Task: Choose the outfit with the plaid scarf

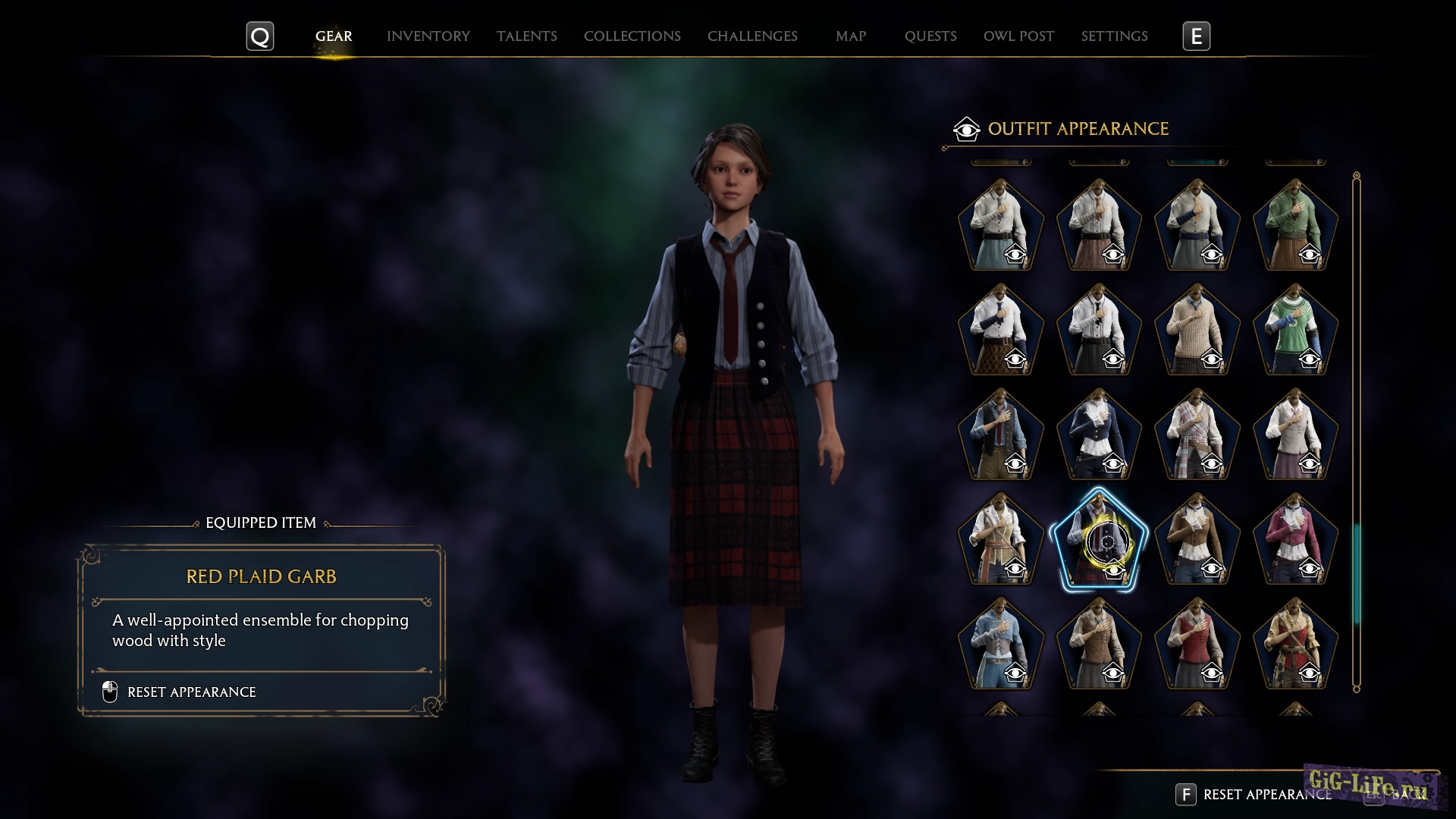Action: 1197,435
